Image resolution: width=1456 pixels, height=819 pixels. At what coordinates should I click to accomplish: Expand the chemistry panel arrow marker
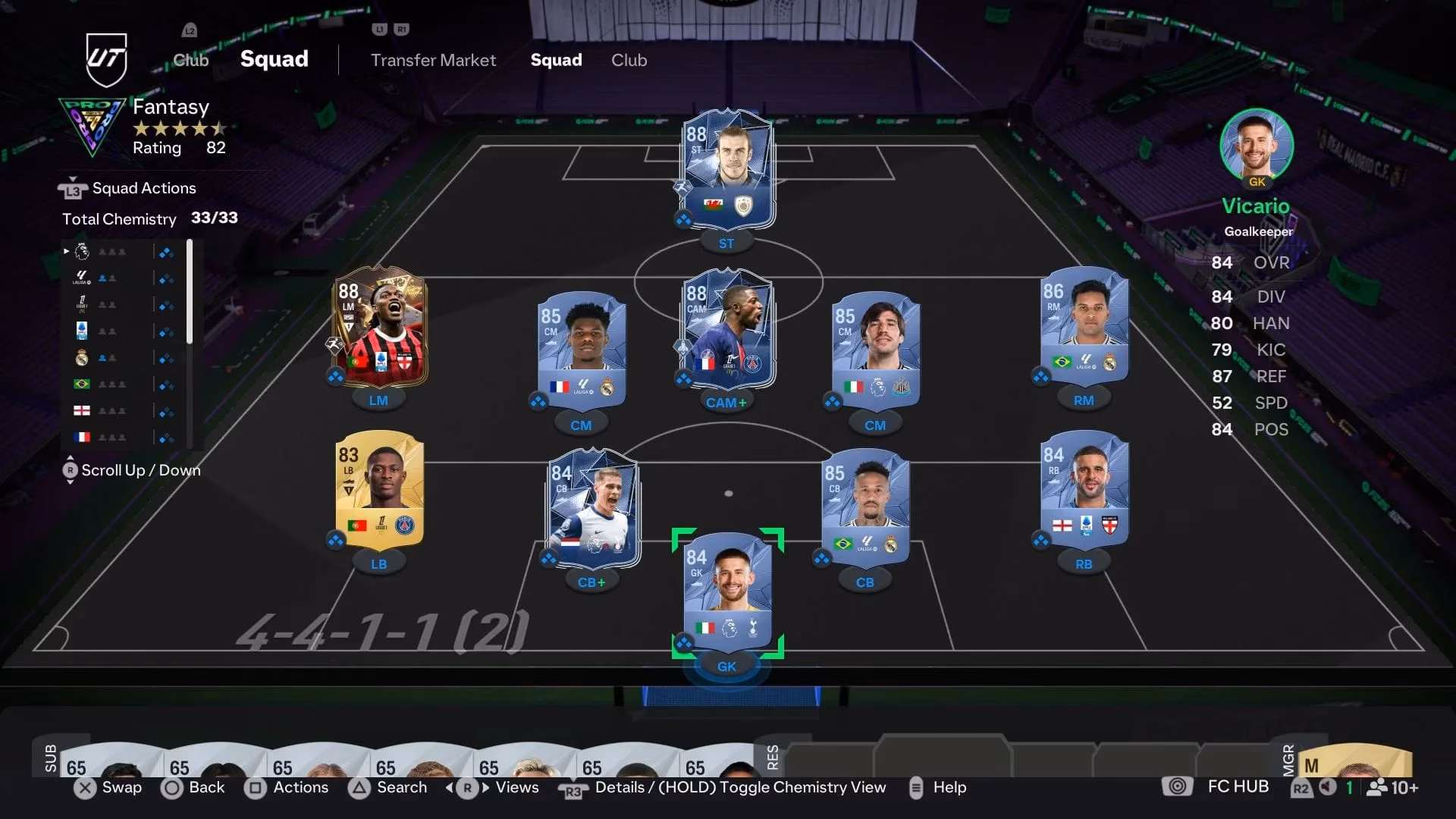[65, 250]
